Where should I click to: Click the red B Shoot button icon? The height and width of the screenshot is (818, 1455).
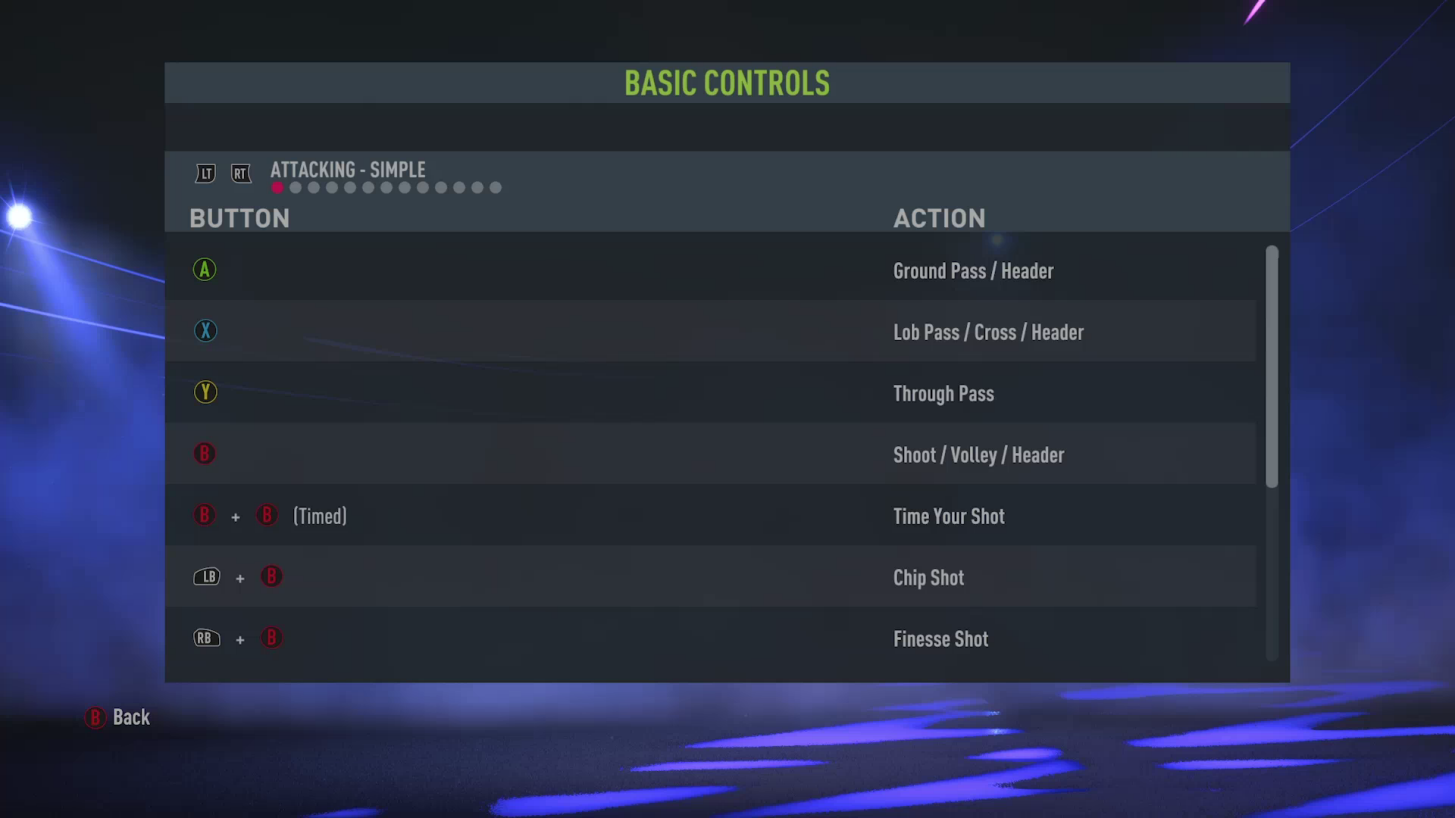tap(204, 453)
